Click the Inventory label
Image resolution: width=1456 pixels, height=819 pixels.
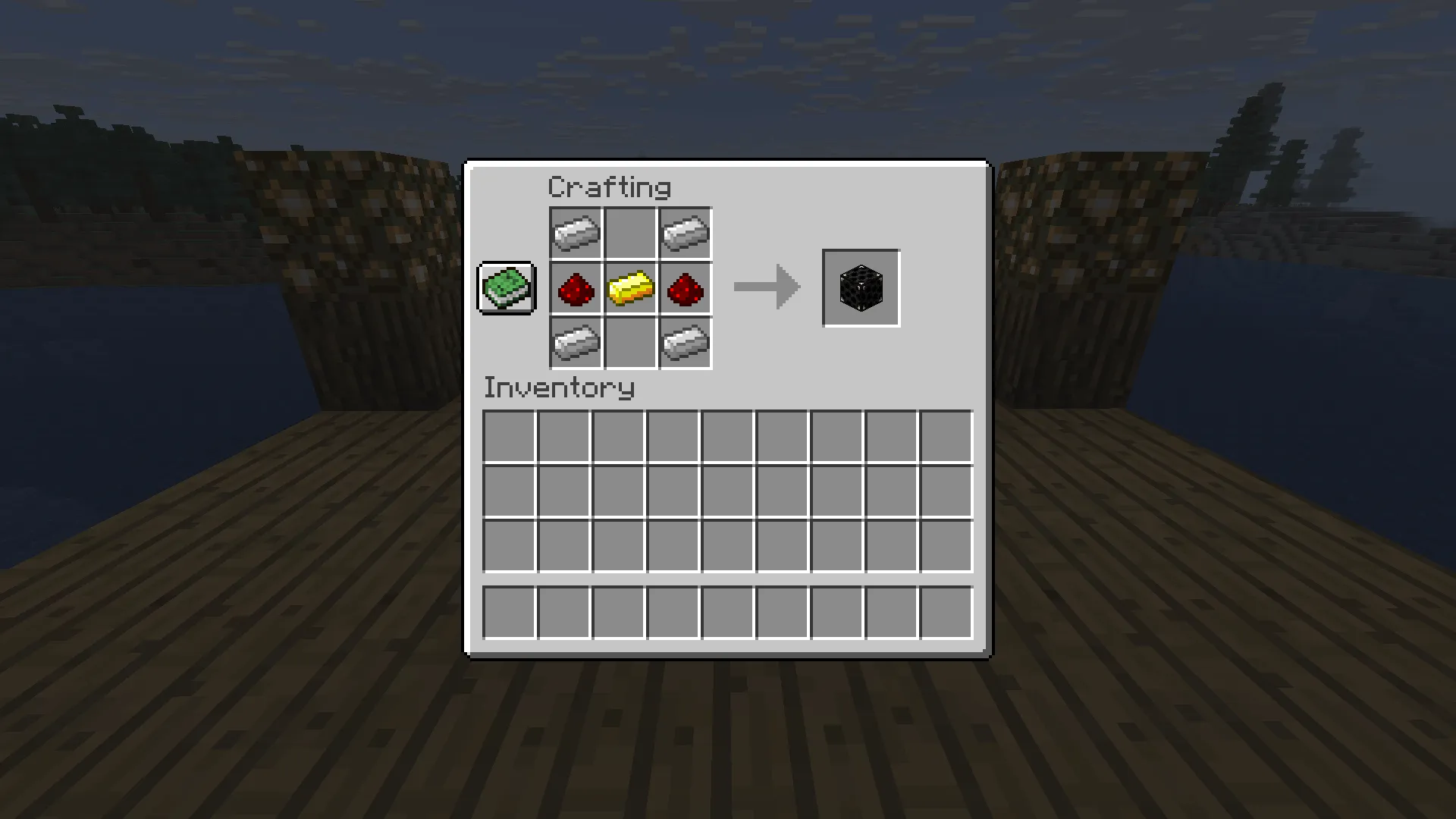coord(559,388)
